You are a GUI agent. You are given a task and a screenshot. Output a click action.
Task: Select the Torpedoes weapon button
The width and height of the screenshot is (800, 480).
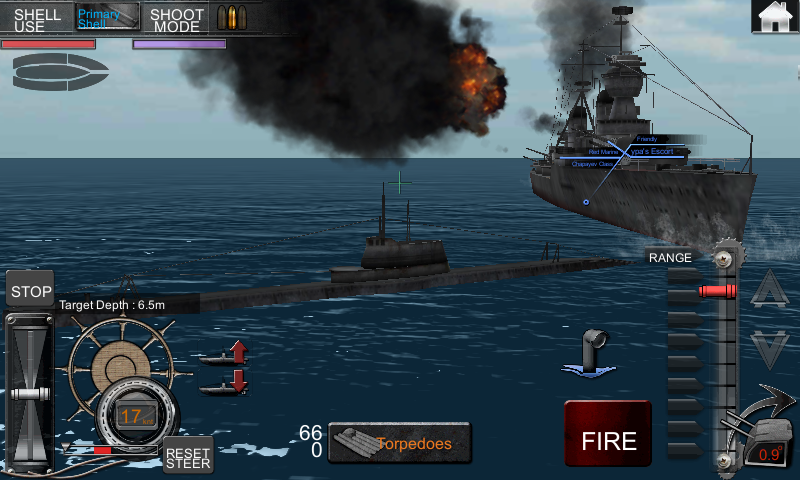(x=400, y=443)
